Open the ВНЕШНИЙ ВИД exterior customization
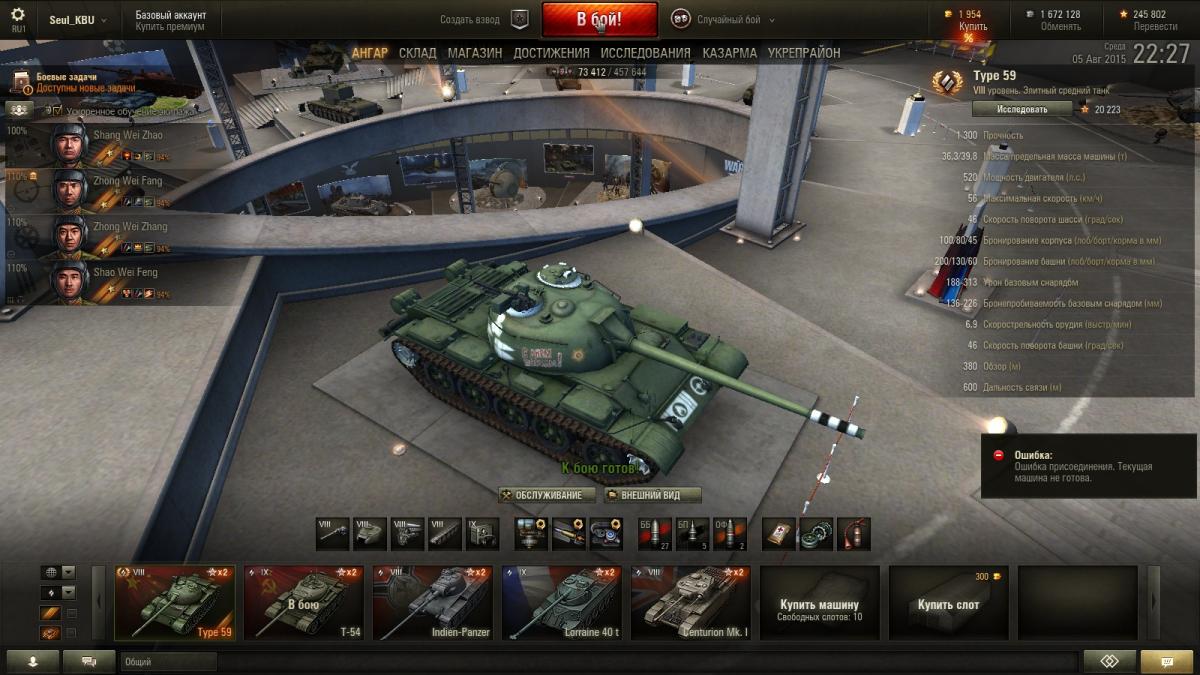 (652, 495)
